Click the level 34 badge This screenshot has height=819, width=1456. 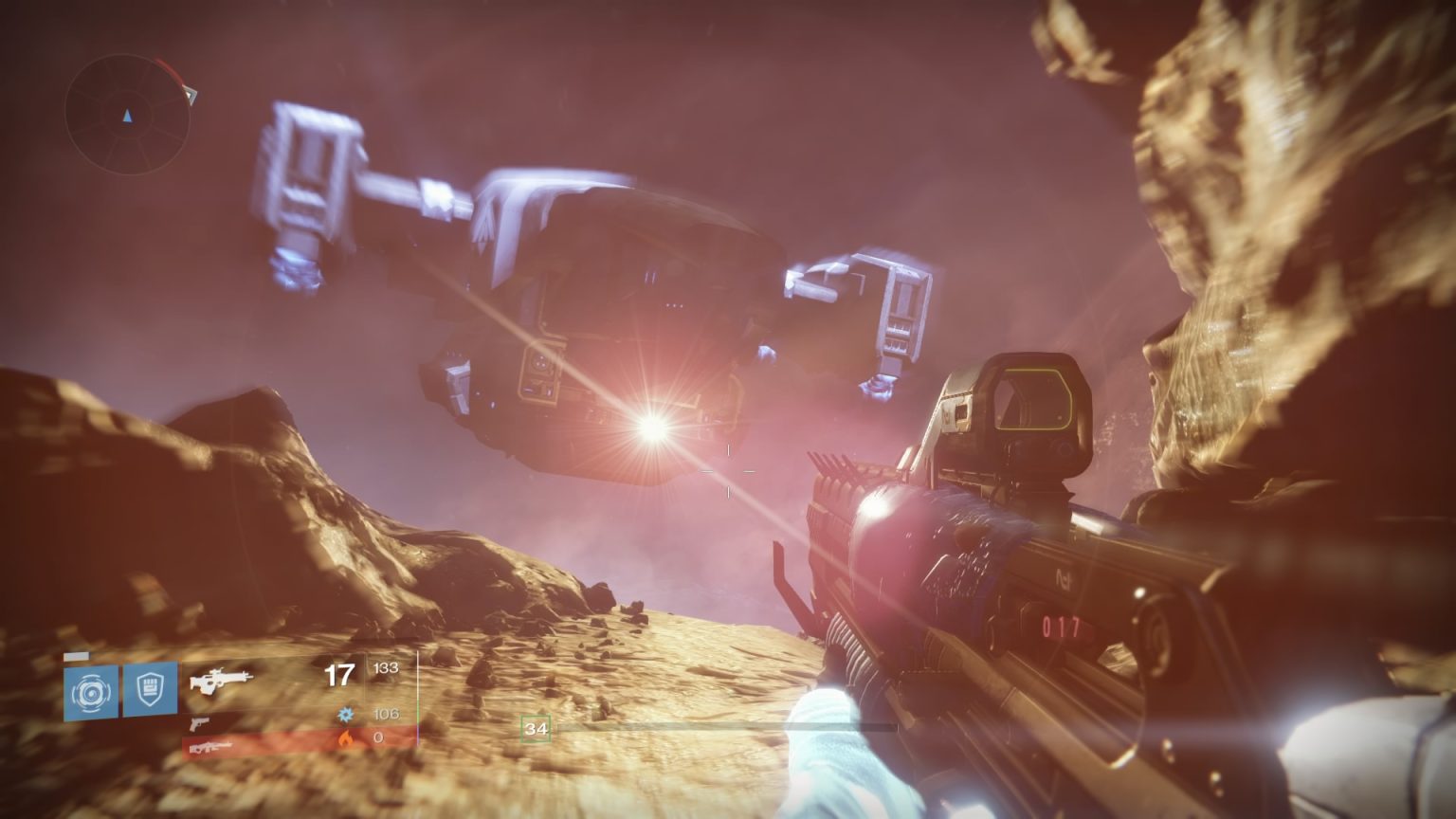[x=536, y=729]
